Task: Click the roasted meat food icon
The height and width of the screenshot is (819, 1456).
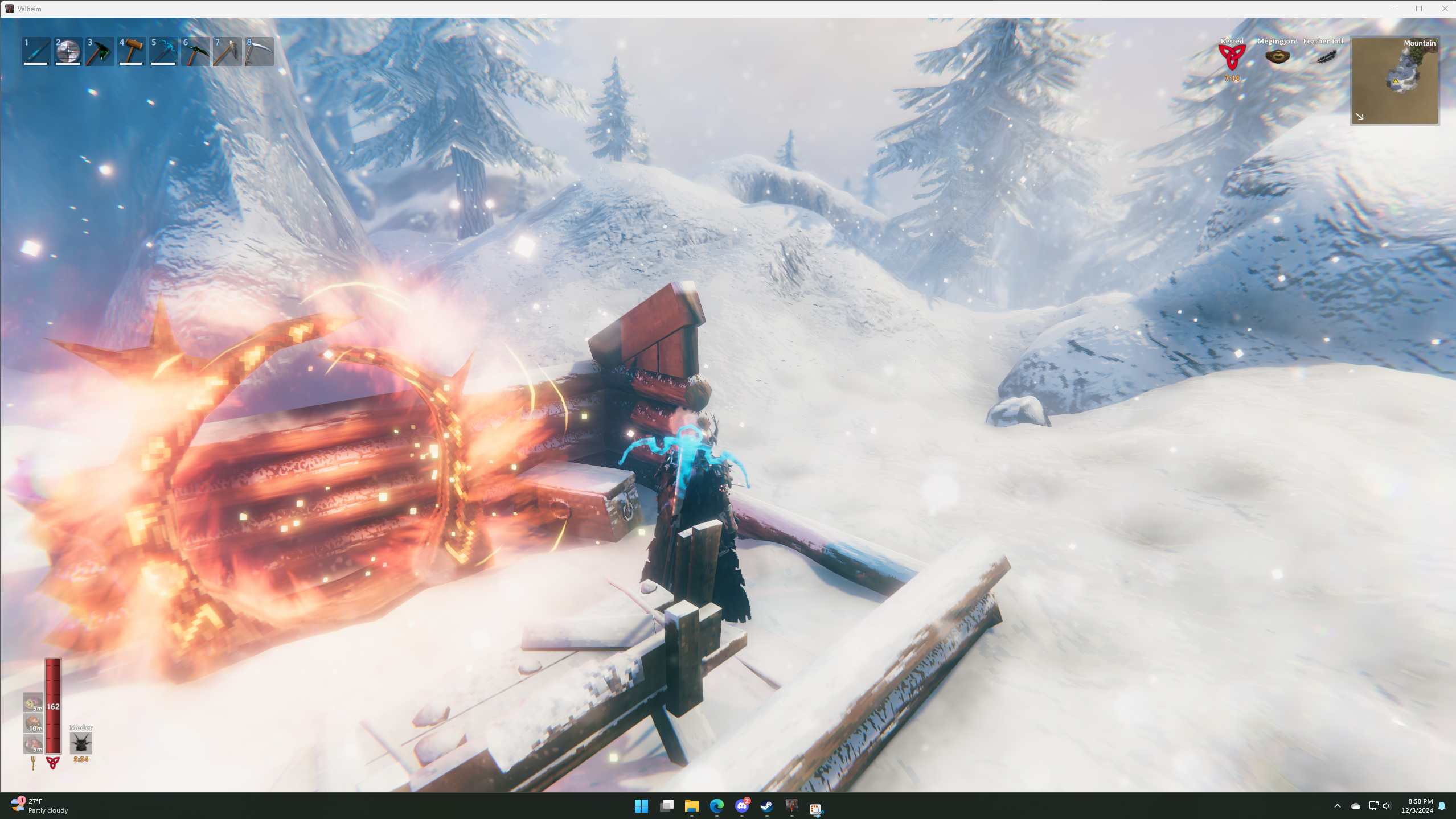Action: [x=33, y=723]
